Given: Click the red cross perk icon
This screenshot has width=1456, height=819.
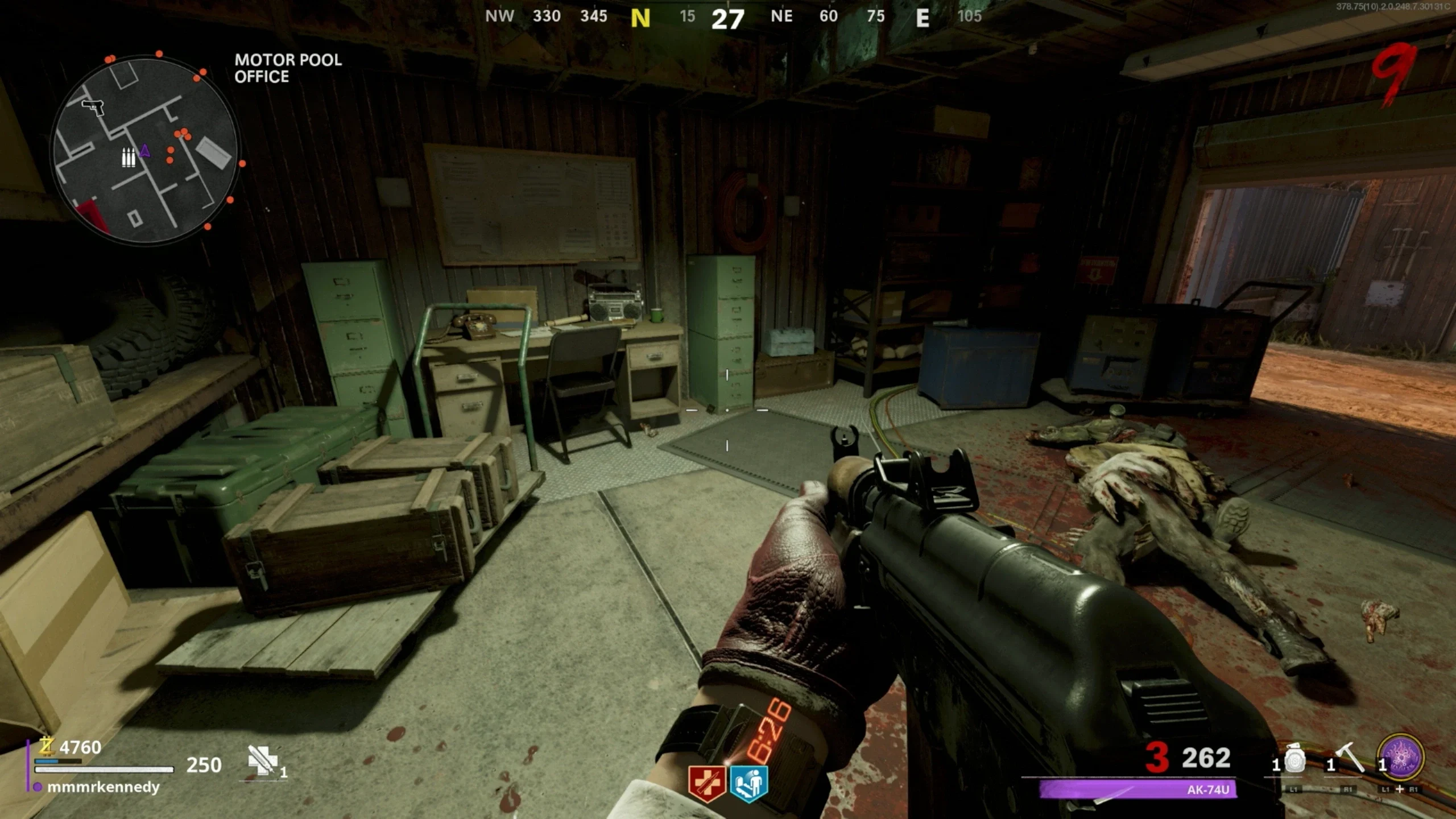Looking at the screenshot, I should [706, 783].
